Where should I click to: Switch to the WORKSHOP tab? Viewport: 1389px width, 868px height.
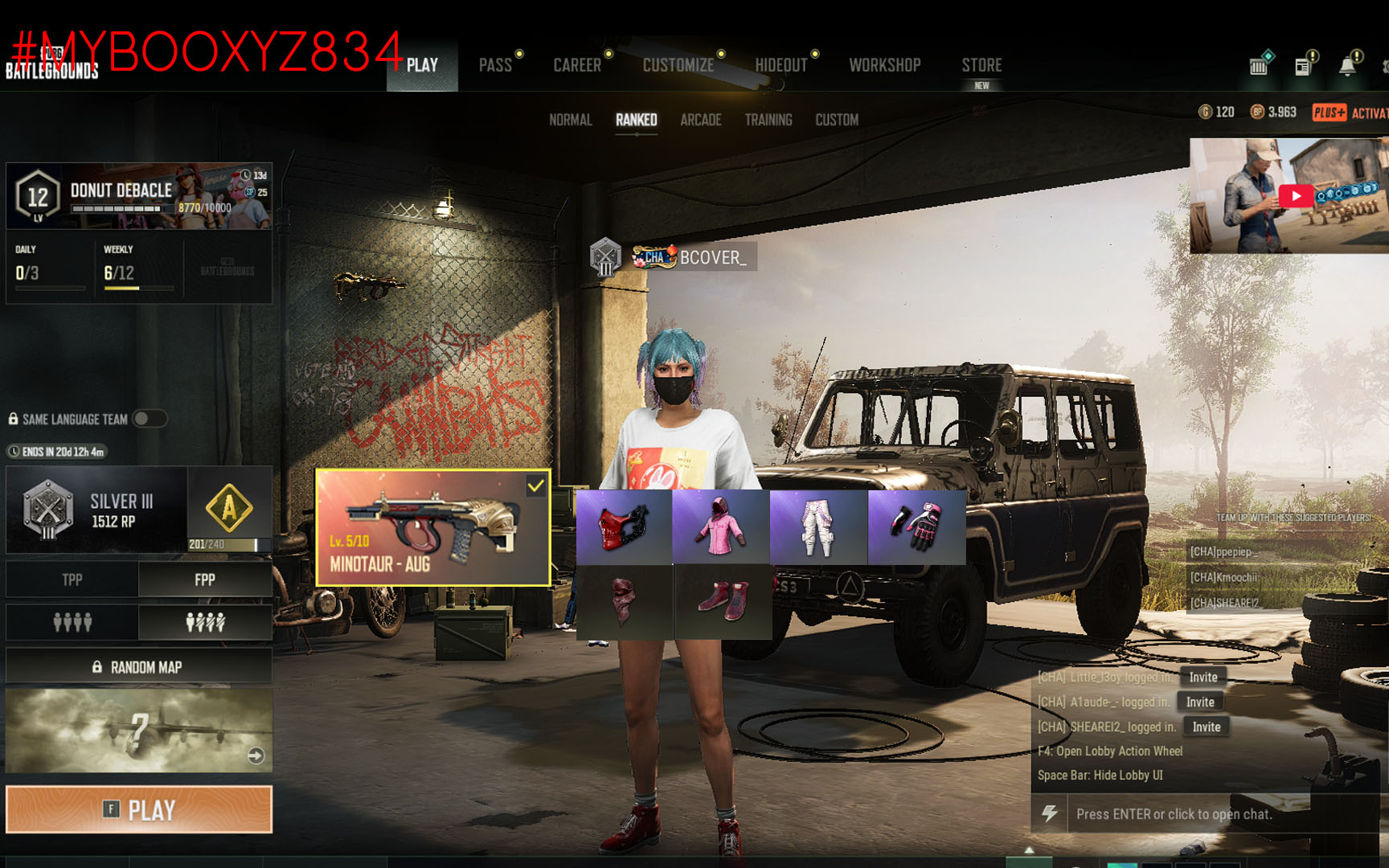[884, 65]
